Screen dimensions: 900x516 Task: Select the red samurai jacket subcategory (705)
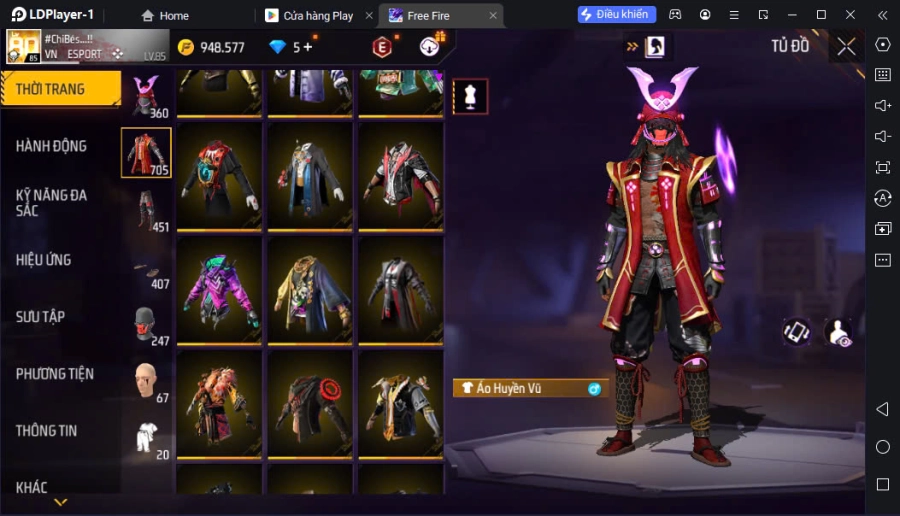click(146, 152)
